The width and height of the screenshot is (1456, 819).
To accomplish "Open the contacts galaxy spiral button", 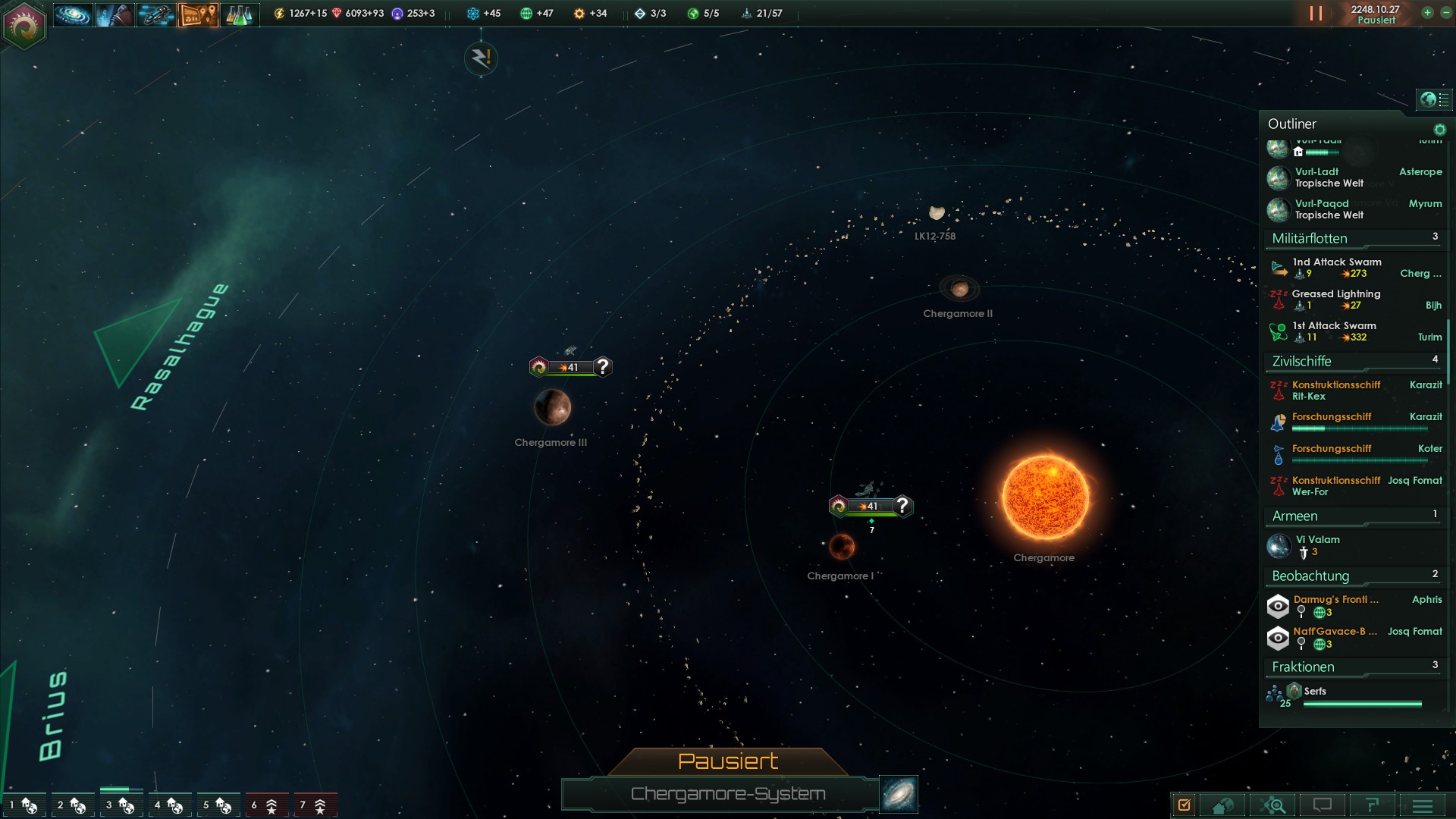I will [73, 14].
